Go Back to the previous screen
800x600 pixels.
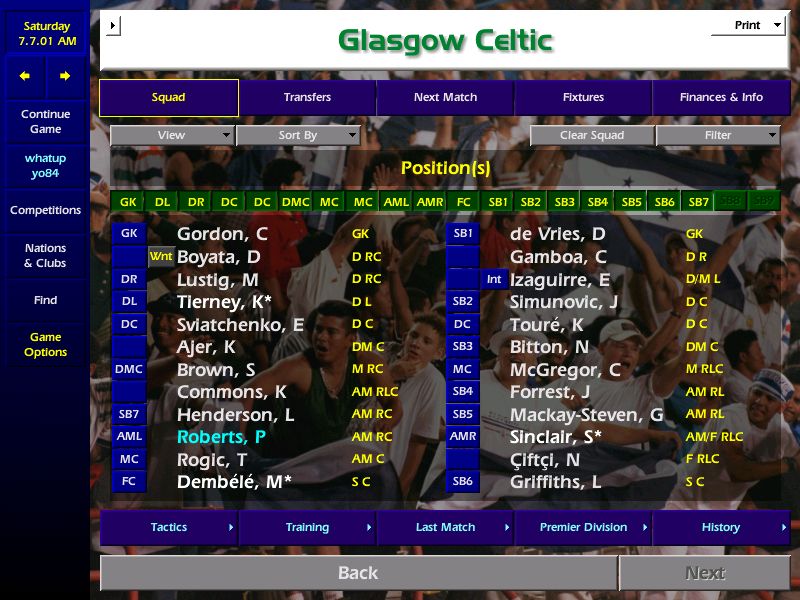(358, 573)
